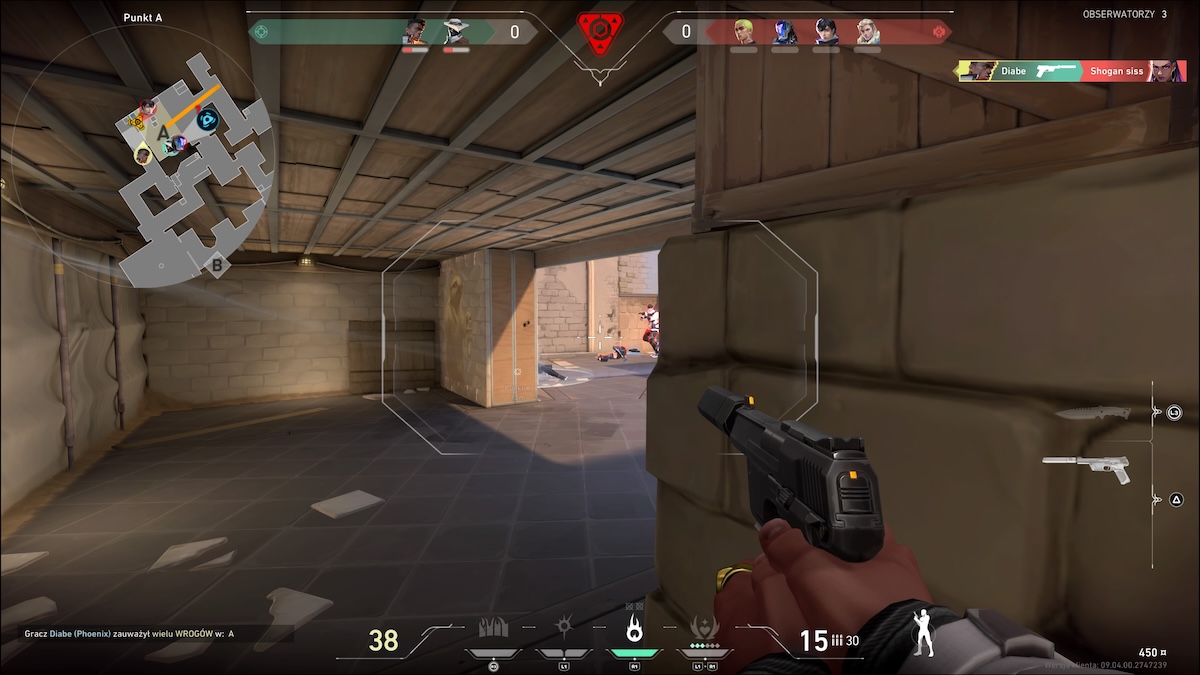Trigger the Run It Back ultimate icon
This screenshot has height=675, width=1200.
point(704,629)
